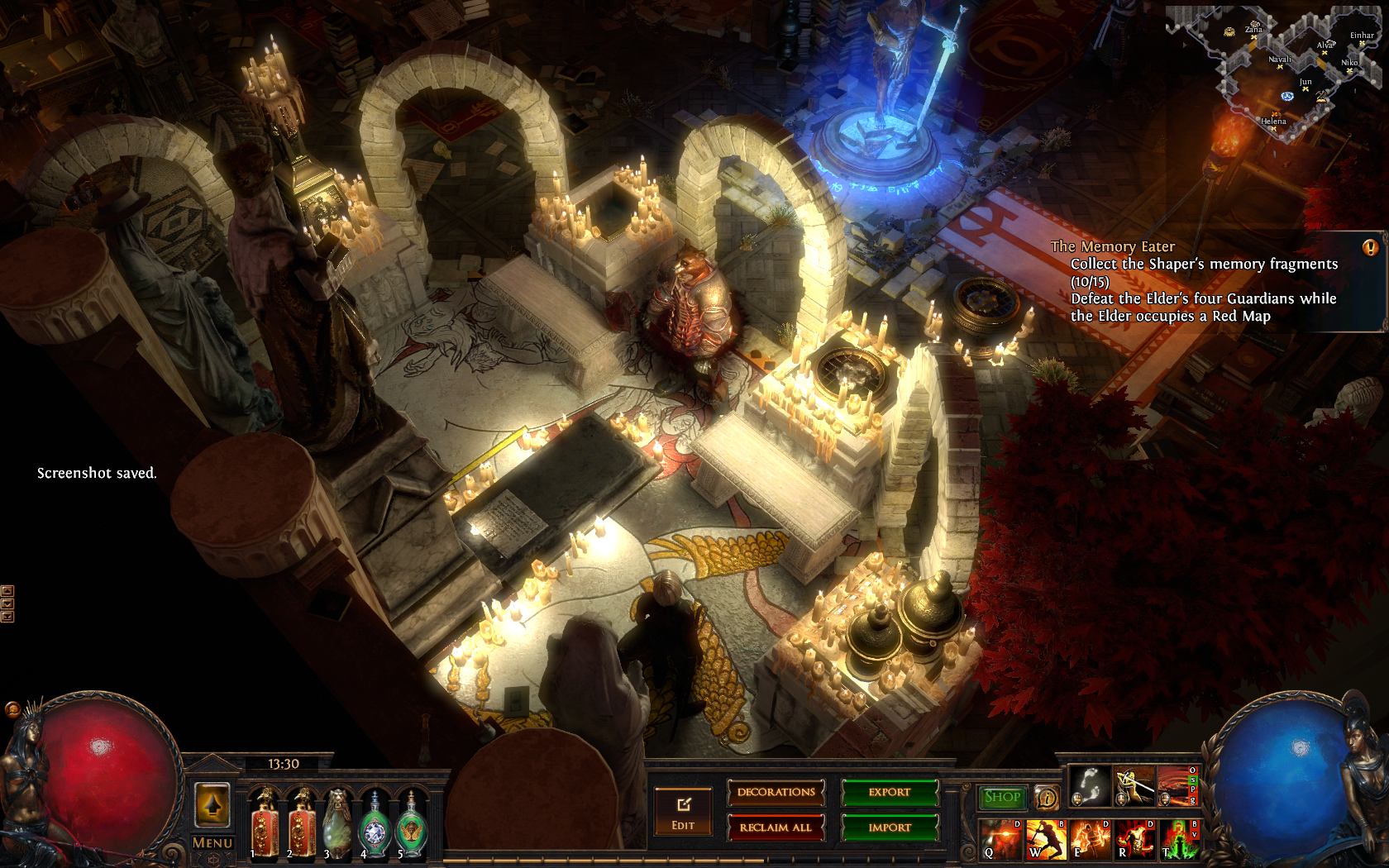Click the yellow upward arrow button
Screen dimensions: 1389x868
[212, 804]
